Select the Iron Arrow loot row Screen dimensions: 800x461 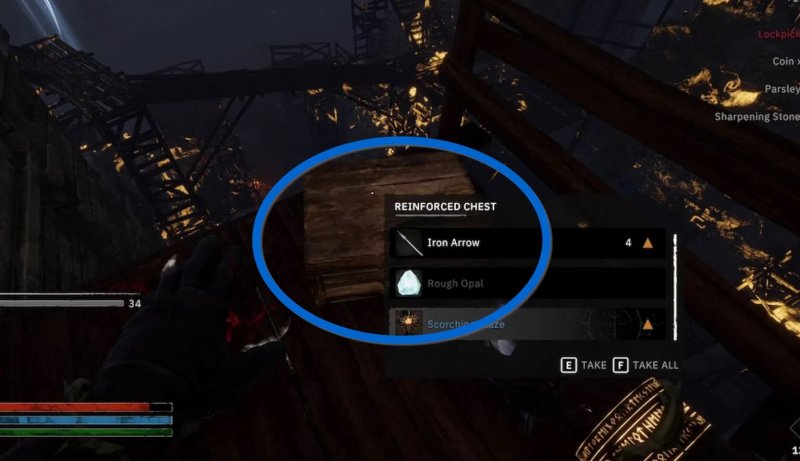[x=528, y=243]
